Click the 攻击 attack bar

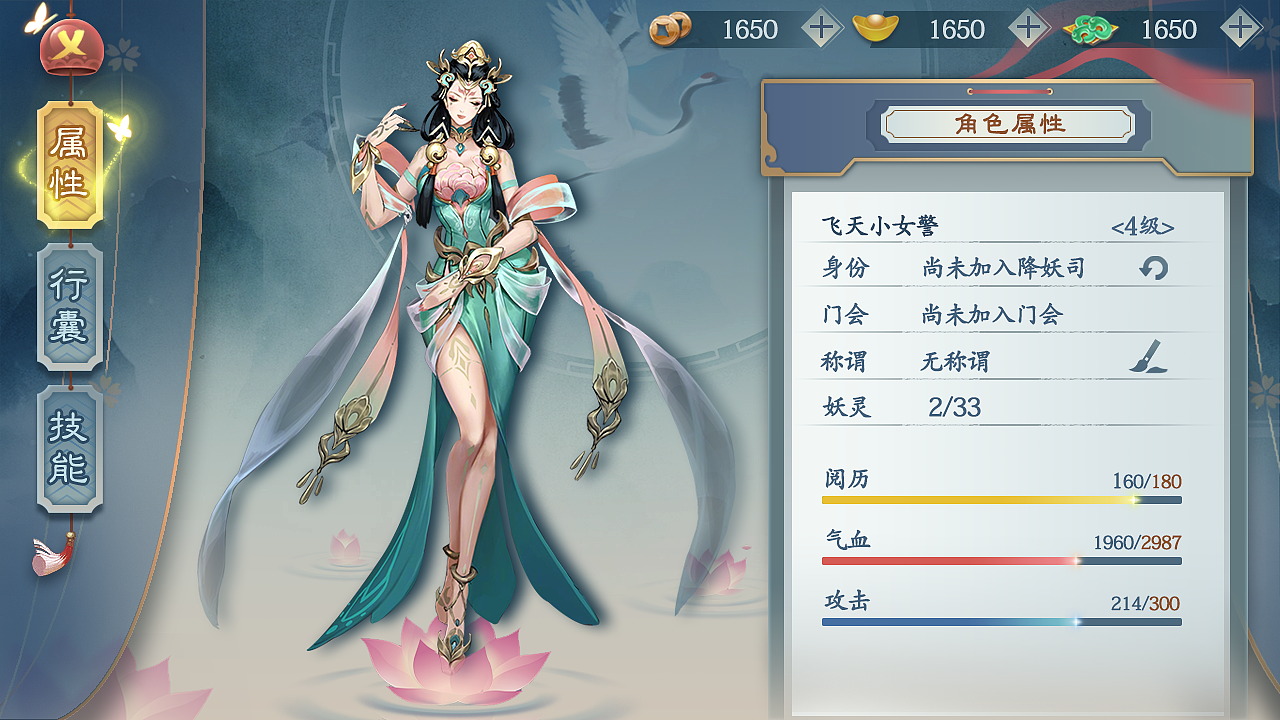1000,621
